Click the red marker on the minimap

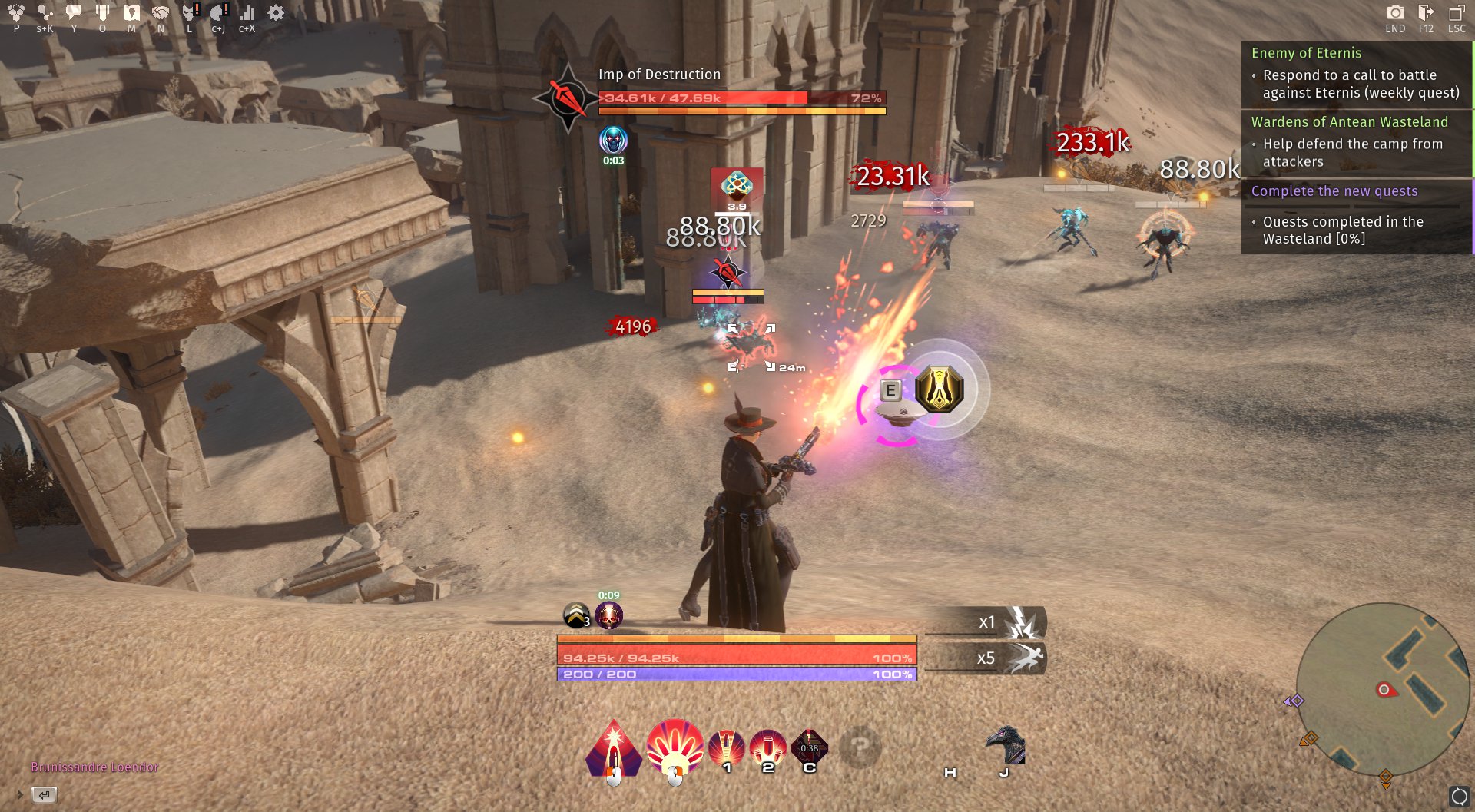pyautogui.click(x=1387, y=690)
